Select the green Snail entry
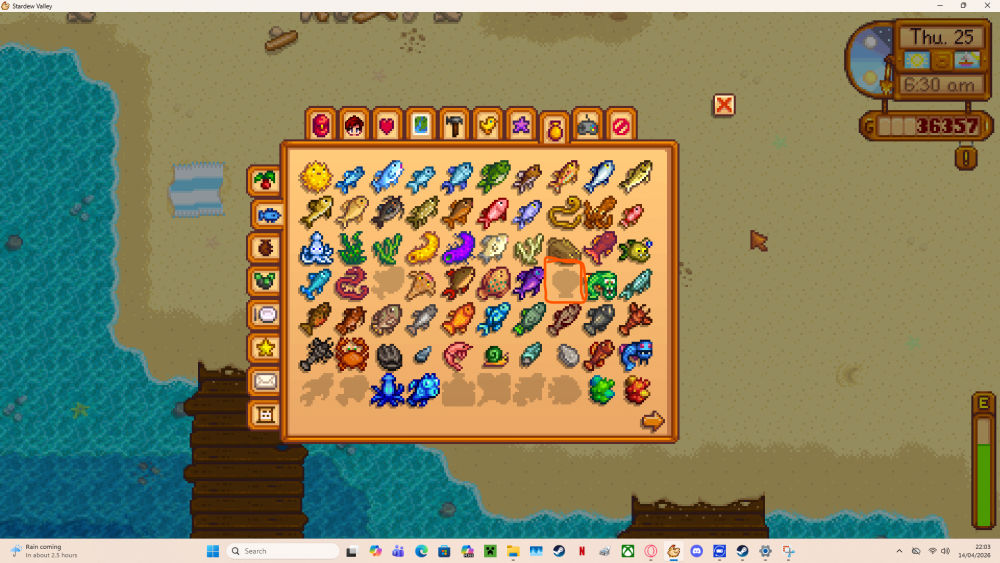The width and height of the screenshot is (1000, 563). (x=494, y=354)
